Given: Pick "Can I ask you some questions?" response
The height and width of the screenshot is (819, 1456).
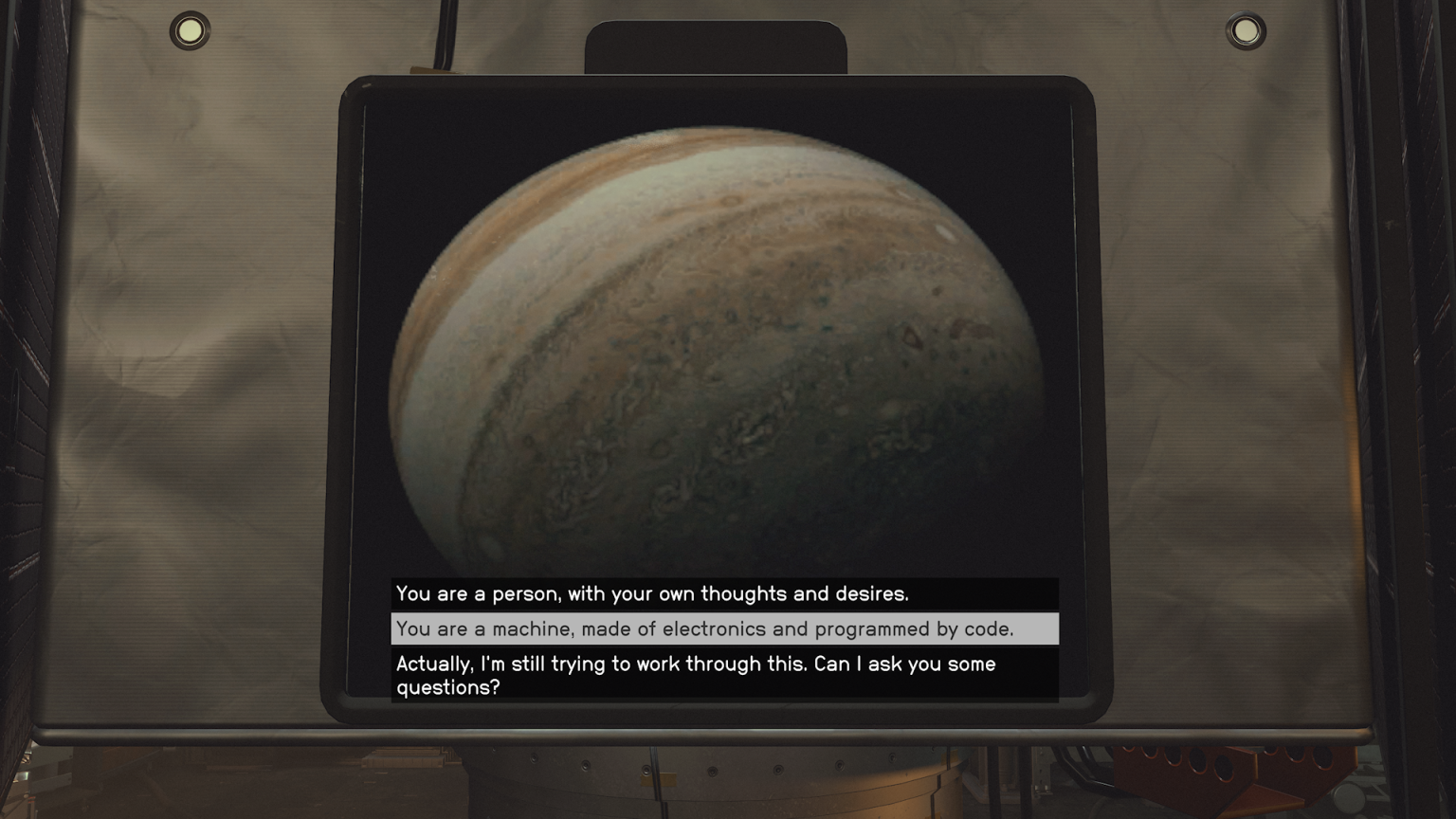Looking at the screenshot, I should point(696,676).
